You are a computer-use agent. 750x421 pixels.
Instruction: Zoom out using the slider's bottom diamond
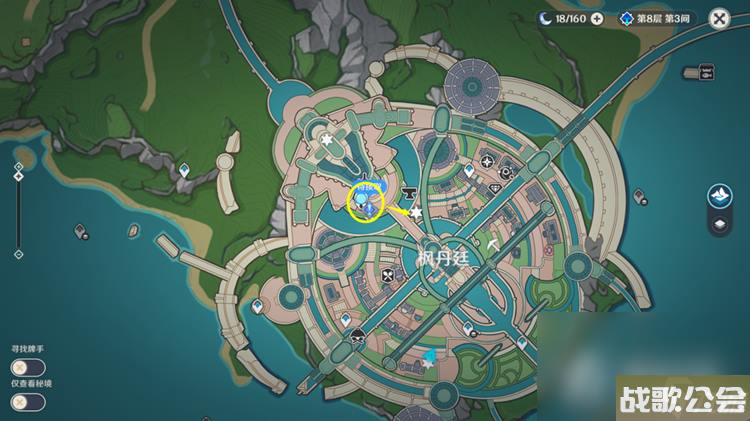pyautogui.click(x=18, y=254)
